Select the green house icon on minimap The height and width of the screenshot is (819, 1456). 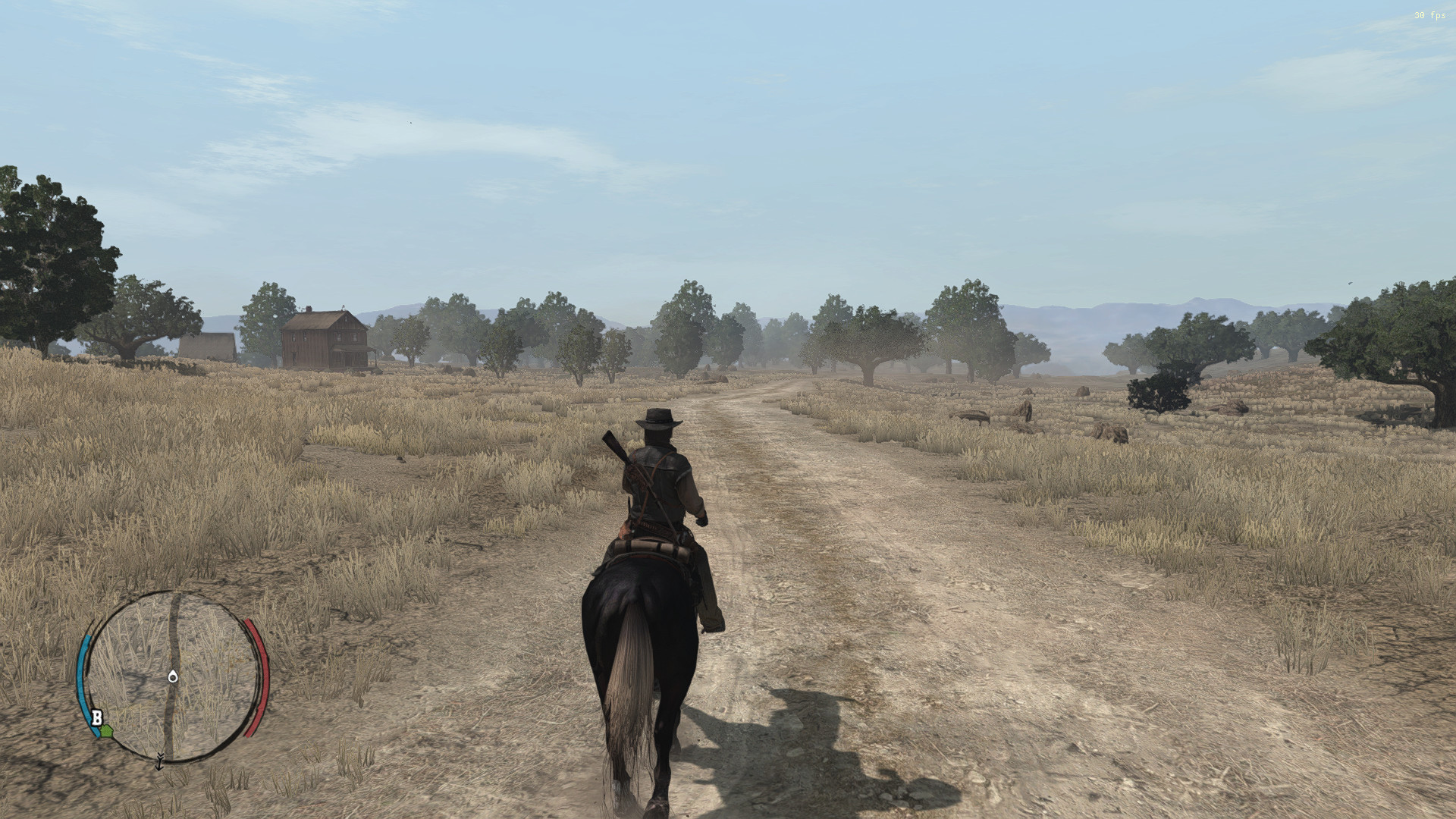tap(106, 730)
